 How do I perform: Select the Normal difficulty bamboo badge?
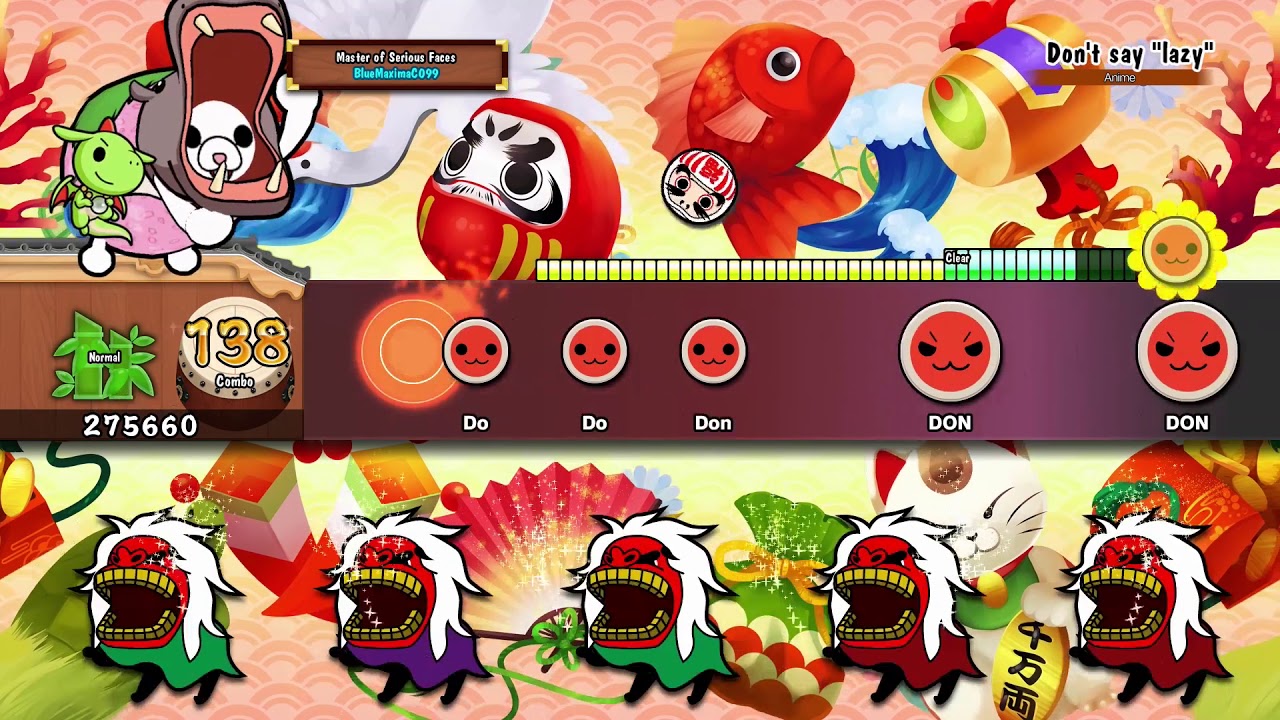[x=105, y=357]
